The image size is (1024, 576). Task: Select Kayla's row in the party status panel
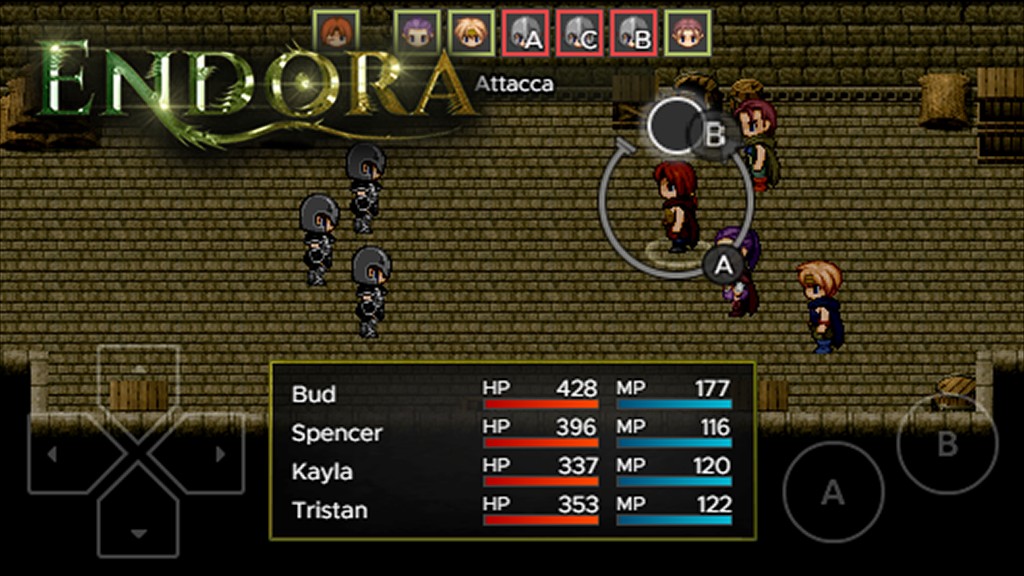pos(511,471)
